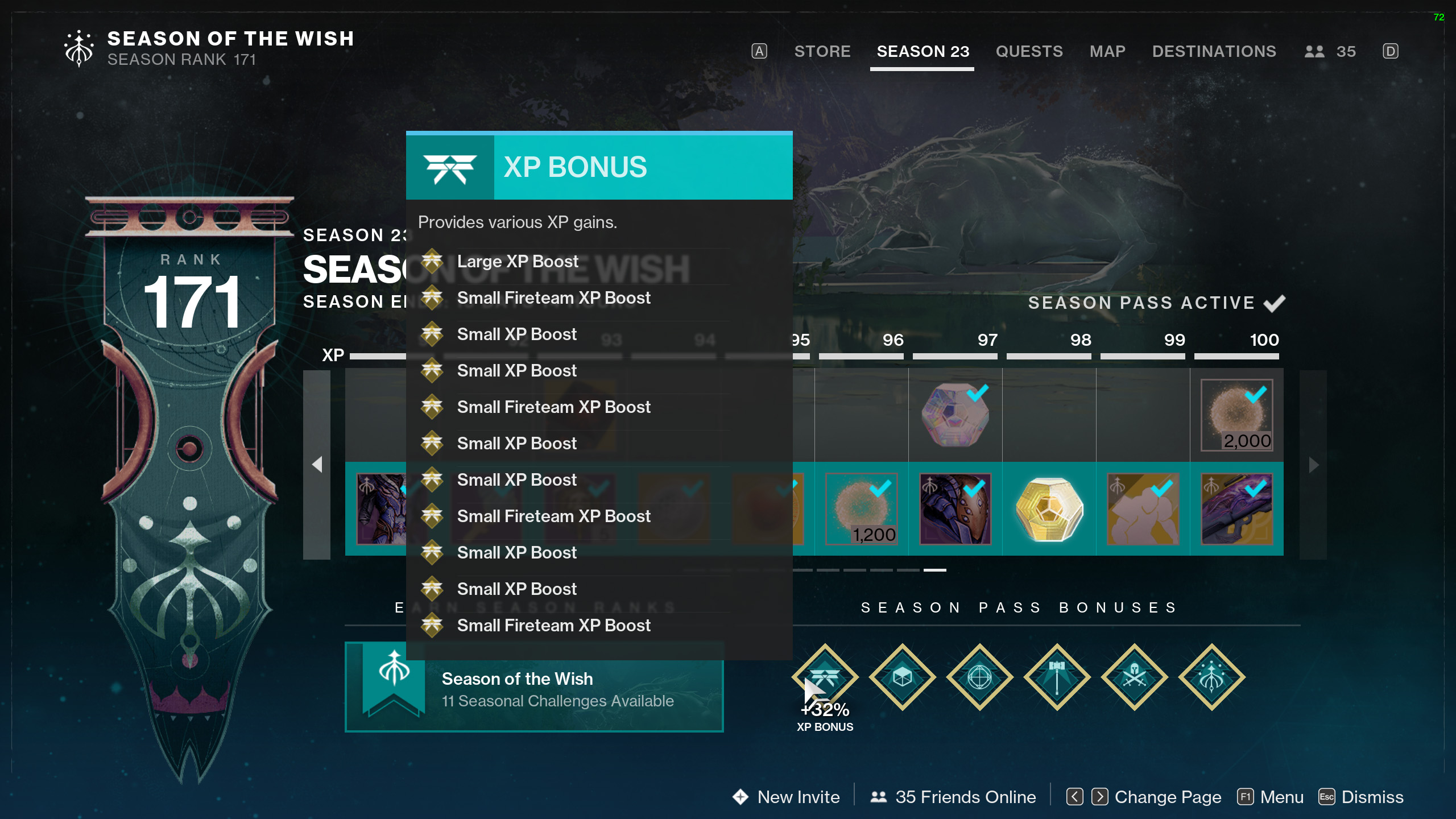
Task: Go to the Destinations tab
Action: pos(1214,51)
